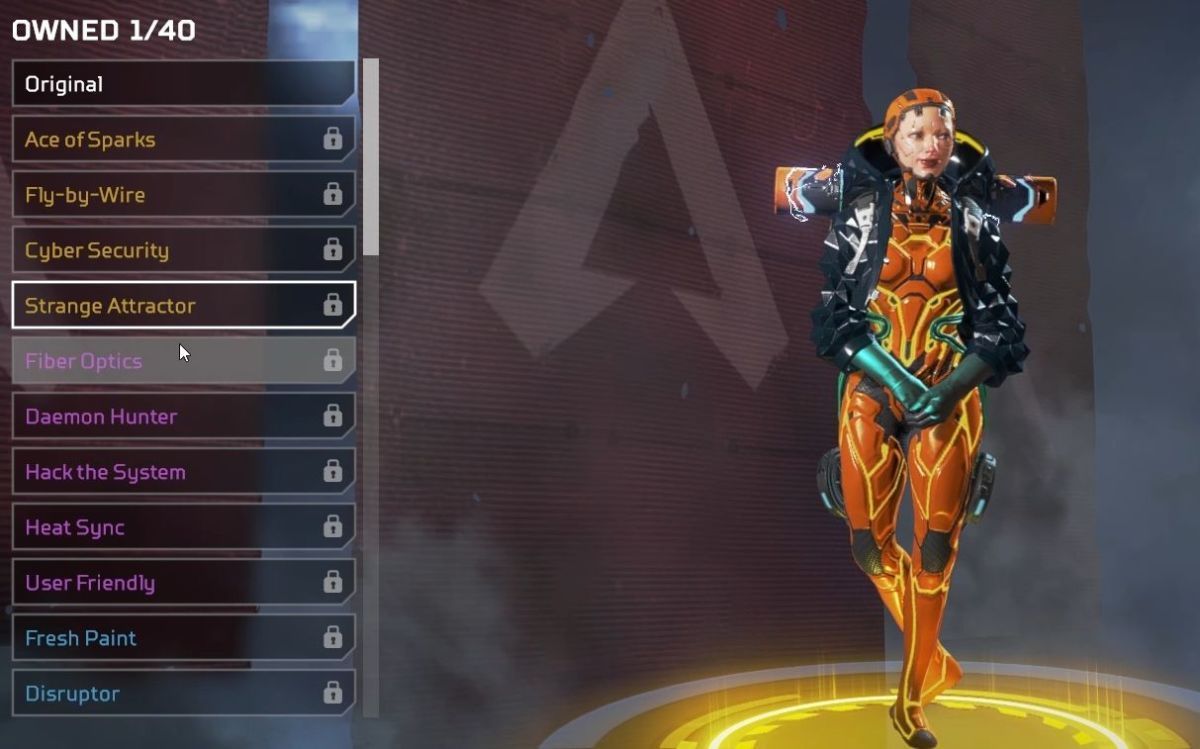Screen dimensions: 1200x749
Task: Choose the Ace of Sparks skin
Action: pyautogui.click(x=183, y=139)
